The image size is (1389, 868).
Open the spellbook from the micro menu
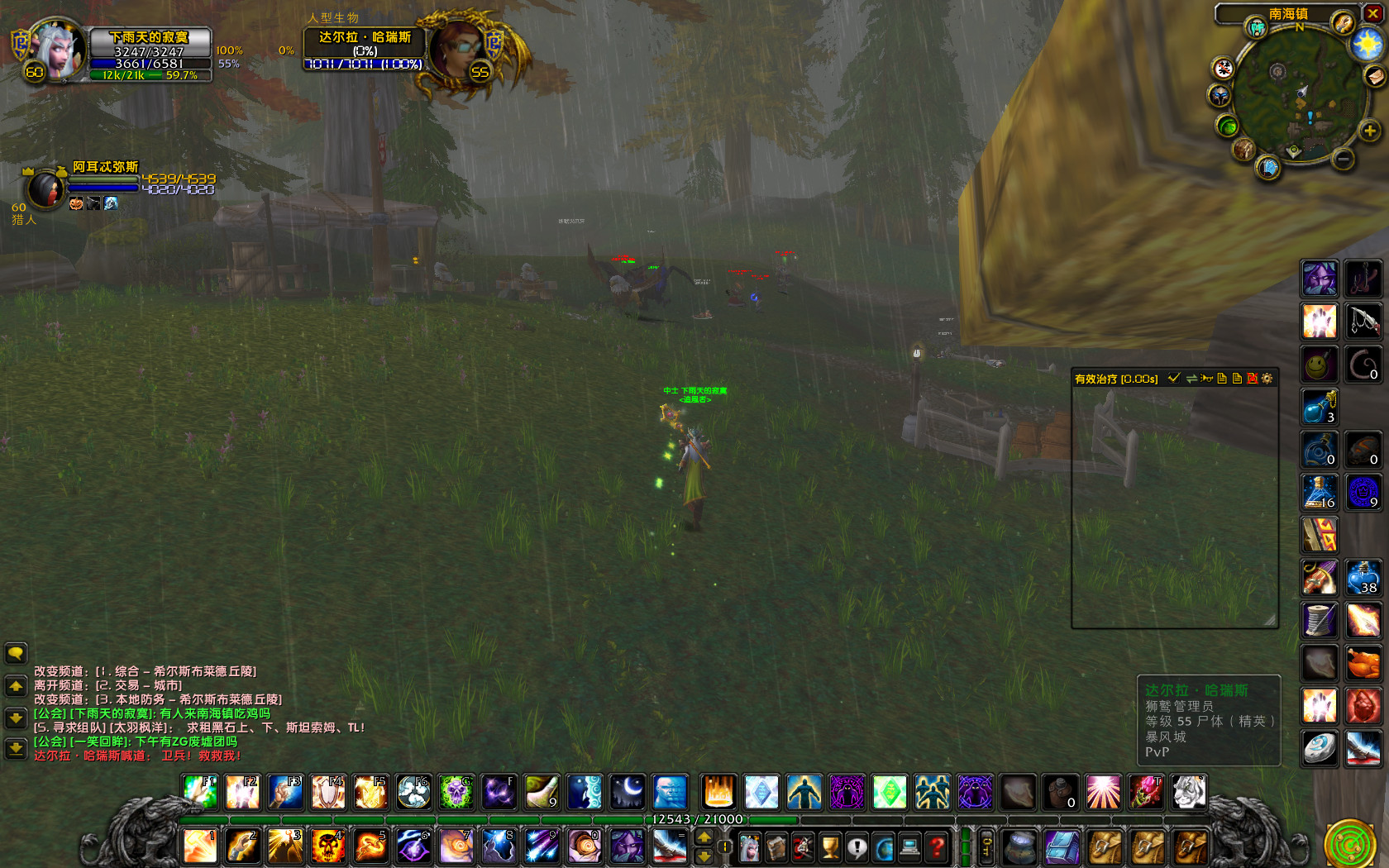click(x=776, y=846)
